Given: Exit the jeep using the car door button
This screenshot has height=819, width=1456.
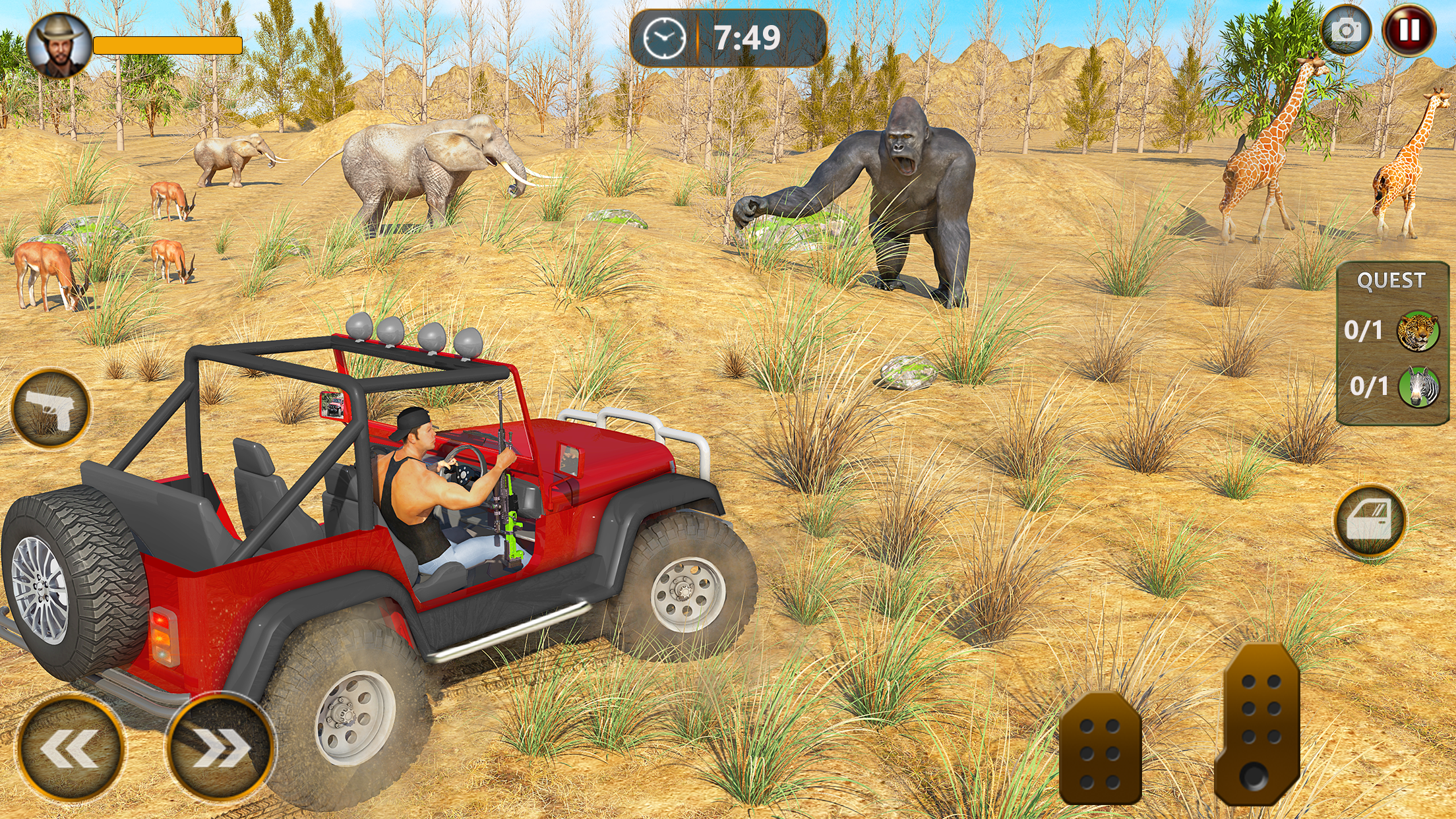Looking at the screenshot, I should [x=1370, y=521].
